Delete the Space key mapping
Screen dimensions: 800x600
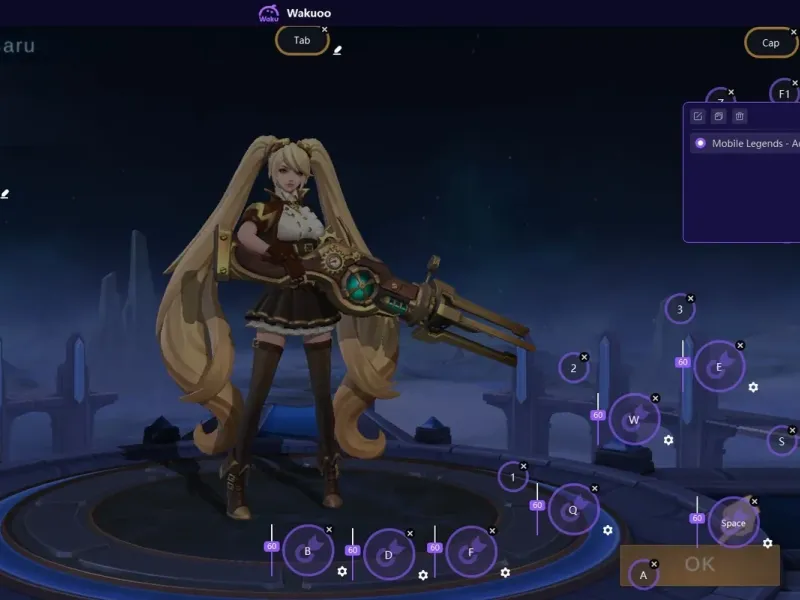point(754,502)
